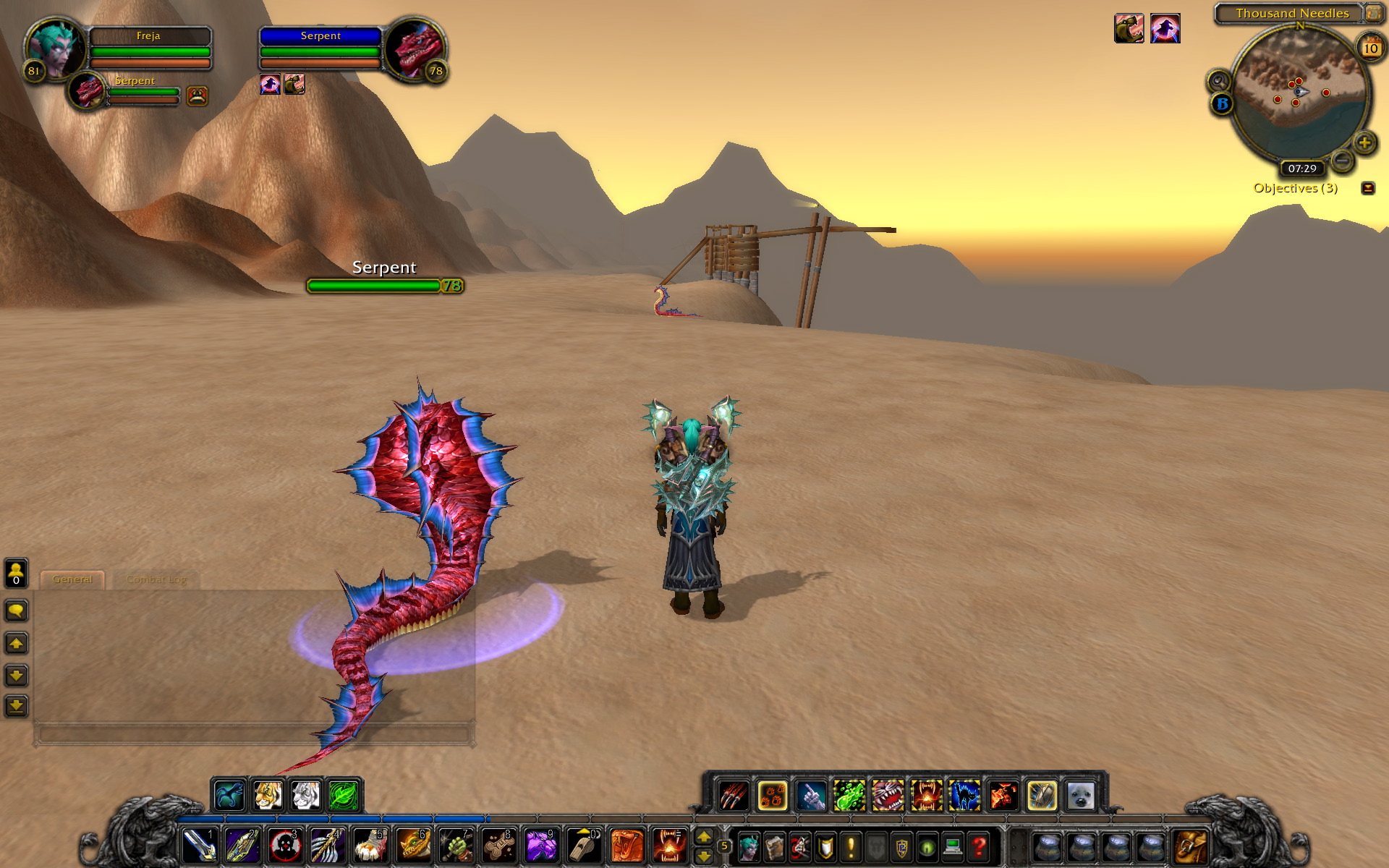Select the General chat tab

click(72, 579)
